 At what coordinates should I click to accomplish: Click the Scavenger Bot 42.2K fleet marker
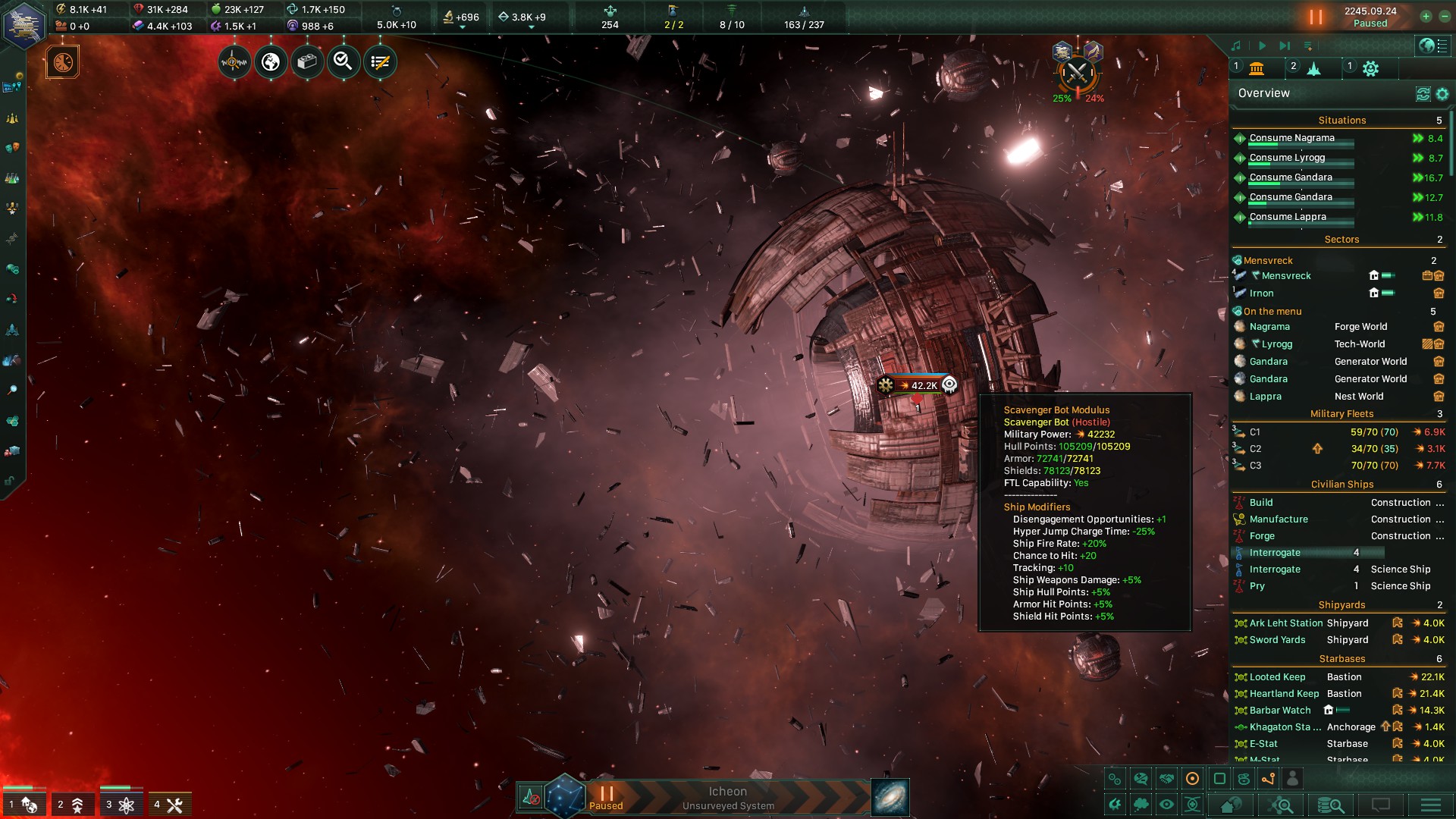918,385
